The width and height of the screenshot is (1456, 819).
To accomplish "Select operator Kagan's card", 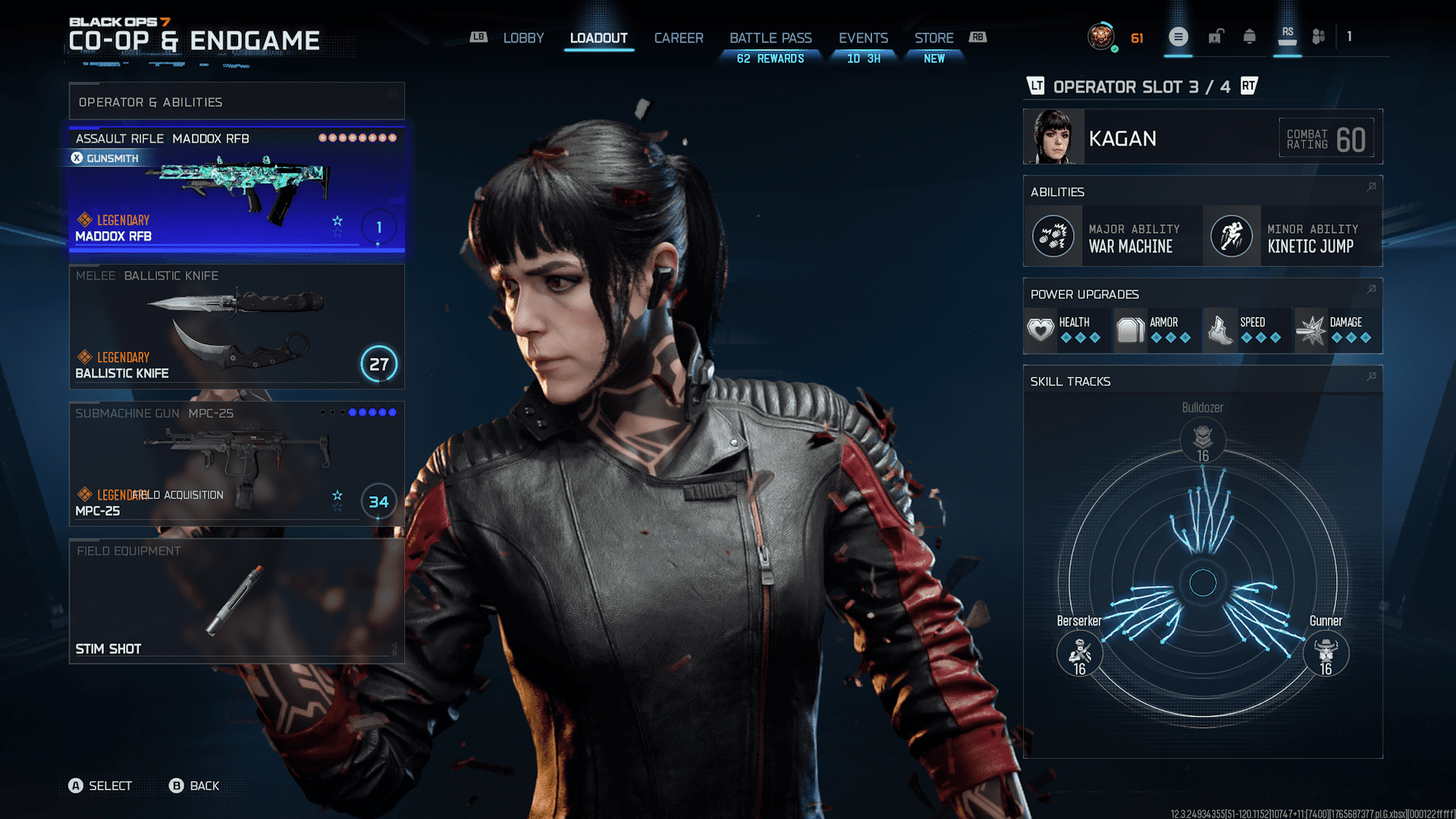I will (x=1202, y=137).
